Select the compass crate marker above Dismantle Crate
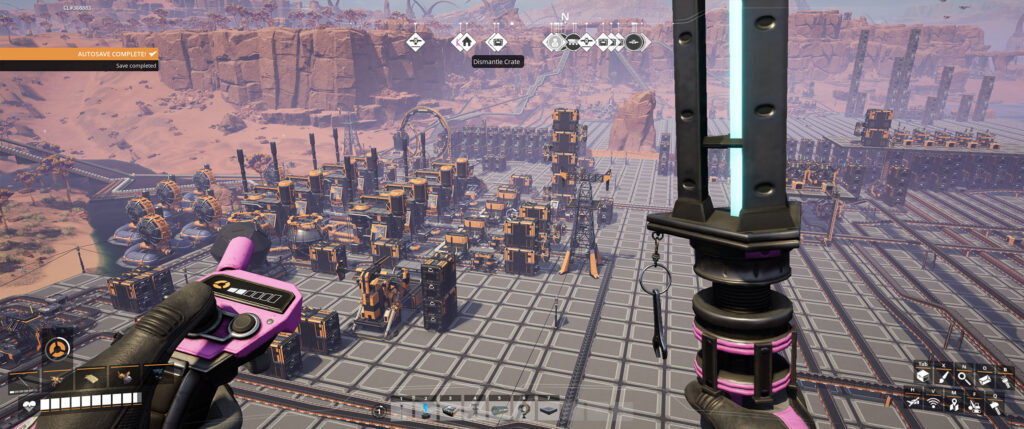The image size is (1024, 429). tap(495, 42)
